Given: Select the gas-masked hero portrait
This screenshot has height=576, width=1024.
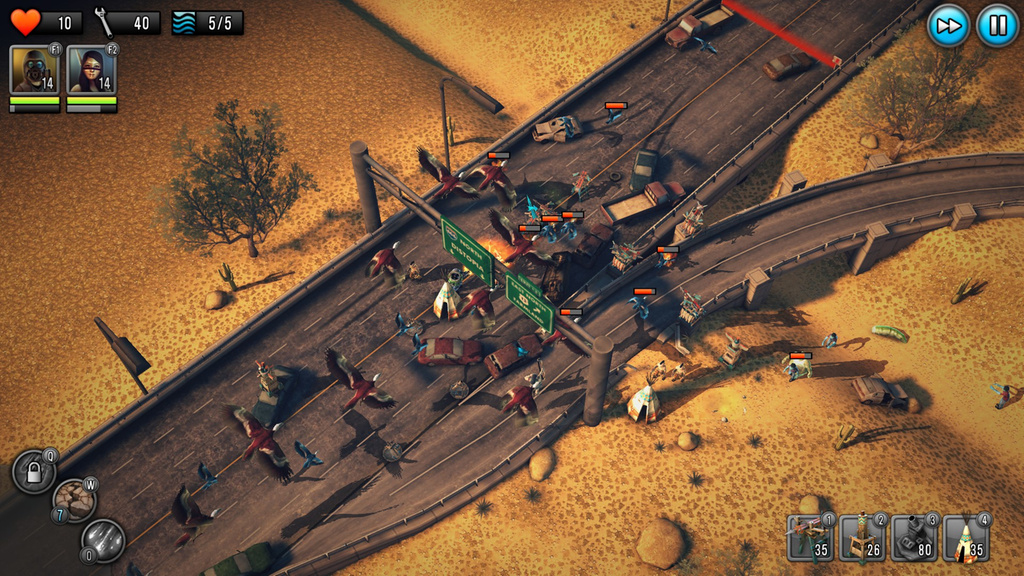Looking at the screenshot, I should (x=34, y=70).
